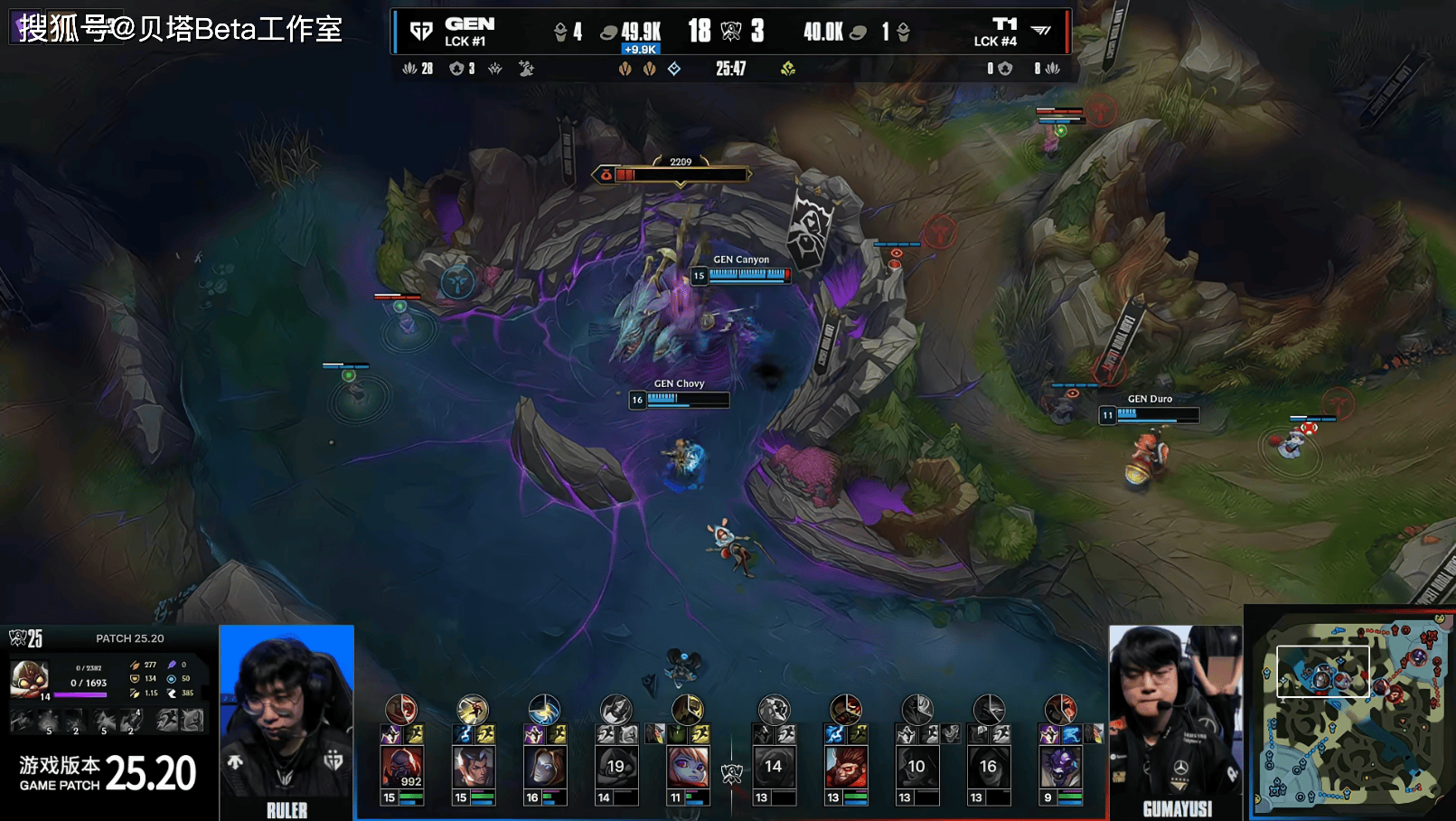Click the Worlds trophy logo between team portraits
Viewport: 1456px width, 821px height.
pyautogui.click(x=731, y=773)
